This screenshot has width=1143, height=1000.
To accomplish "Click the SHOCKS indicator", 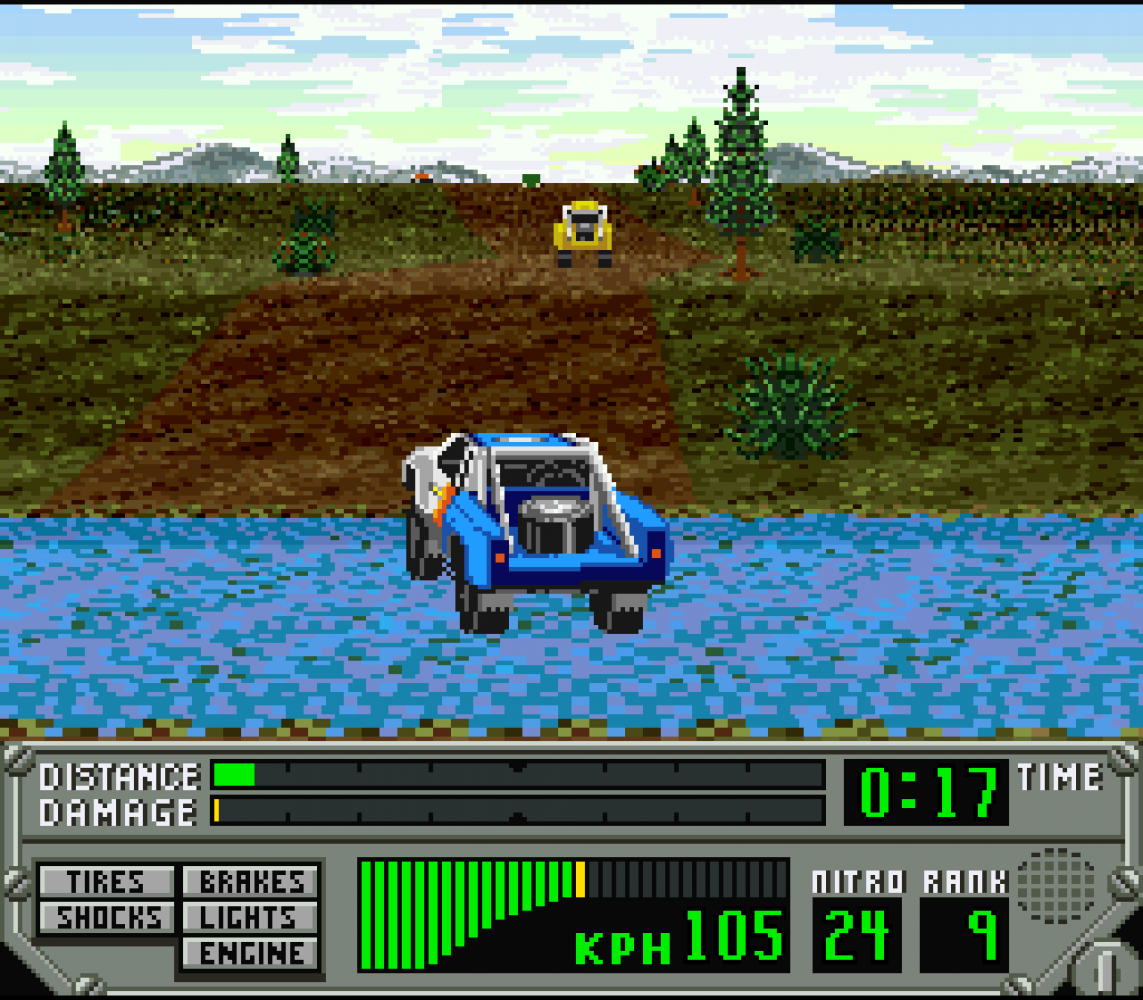I will (106, 917).
